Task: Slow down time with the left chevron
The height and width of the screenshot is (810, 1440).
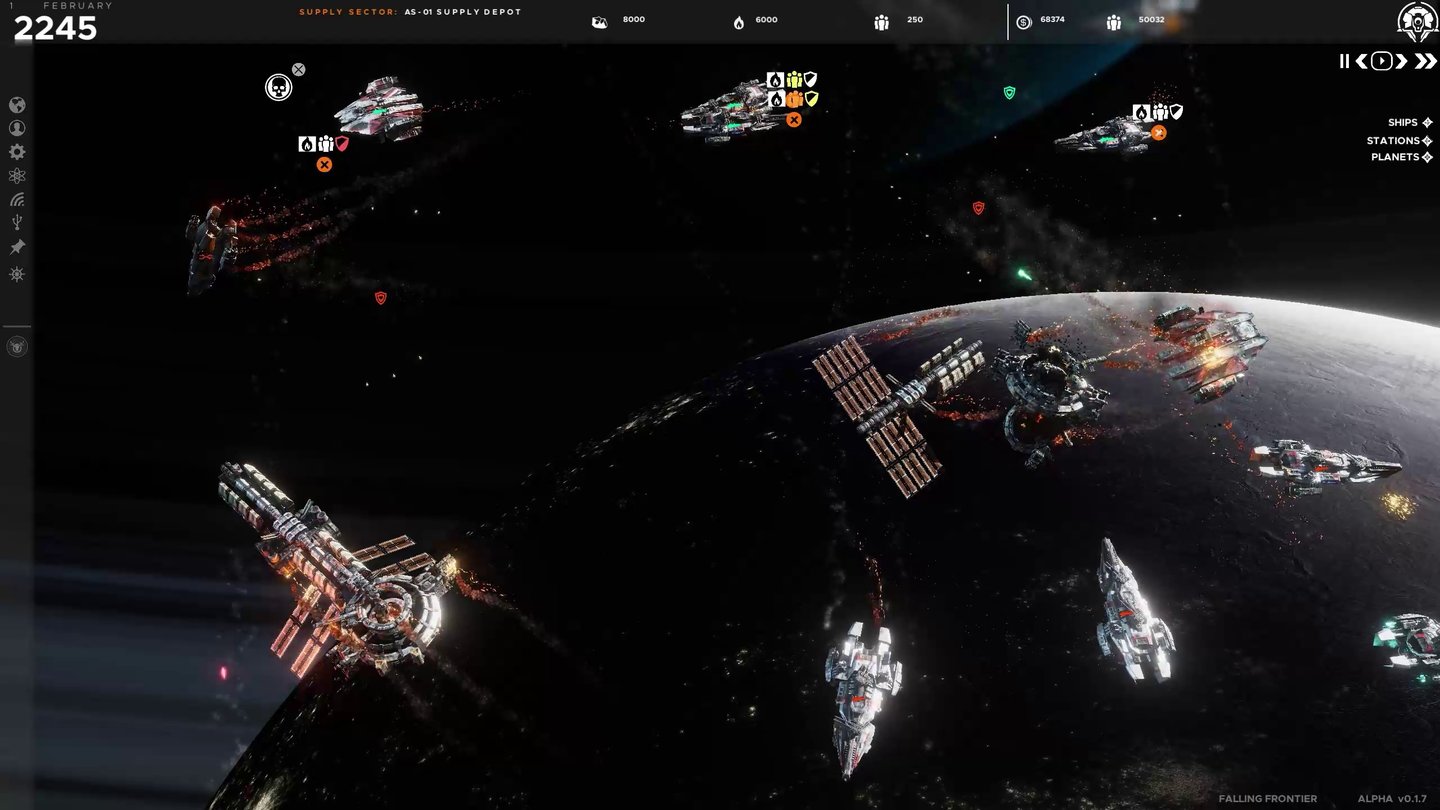Action: (x=1361, y=61)
